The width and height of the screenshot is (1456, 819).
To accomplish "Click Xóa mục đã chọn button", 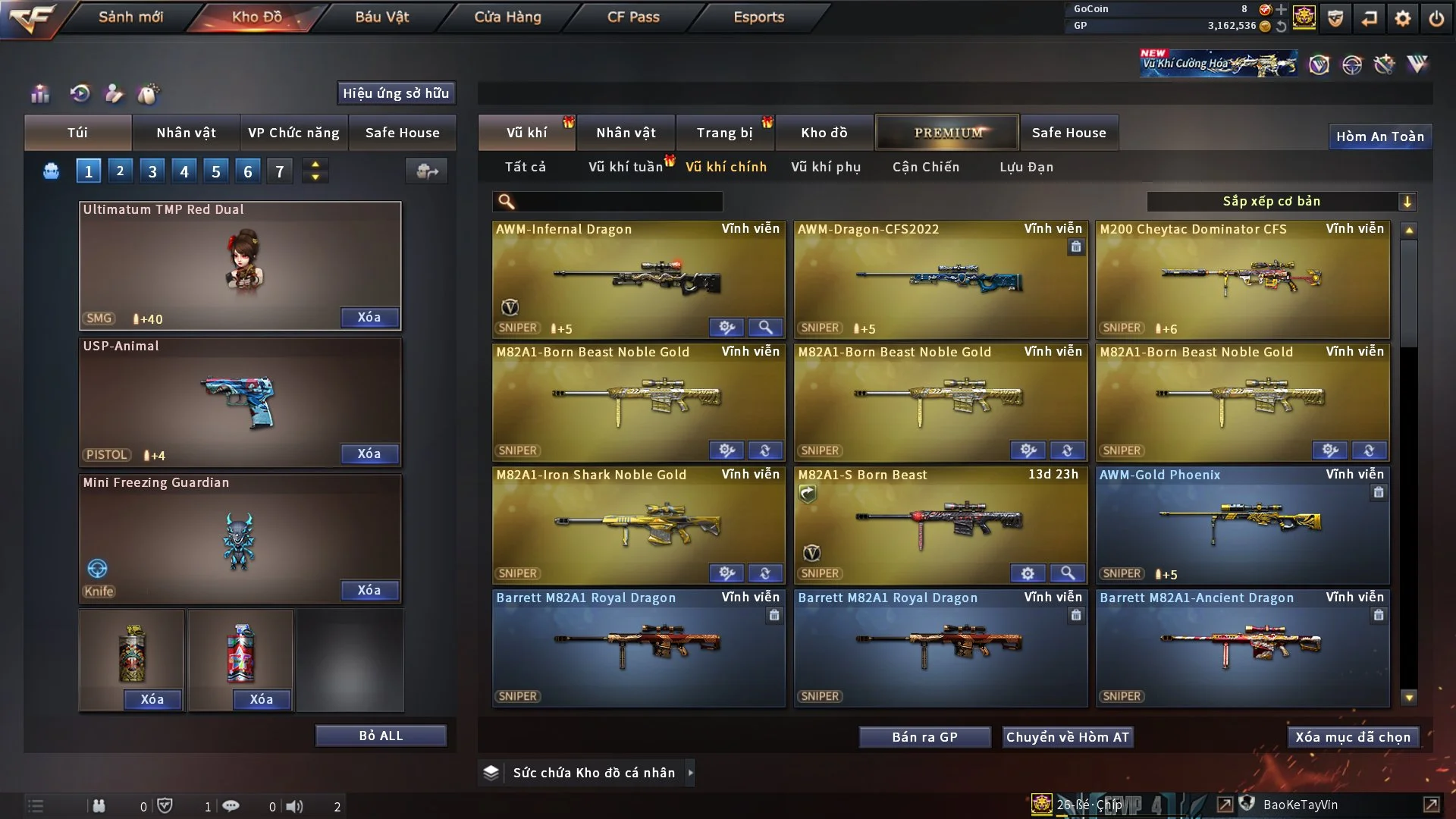I will point(1352,737).
